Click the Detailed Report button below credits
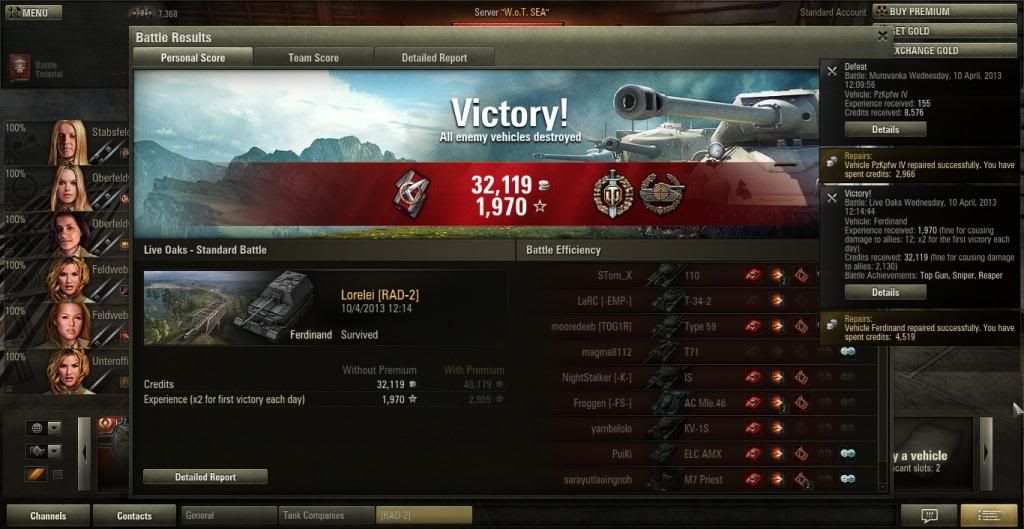This screenshot has width=1024, height=529. (x=205, y=477)
